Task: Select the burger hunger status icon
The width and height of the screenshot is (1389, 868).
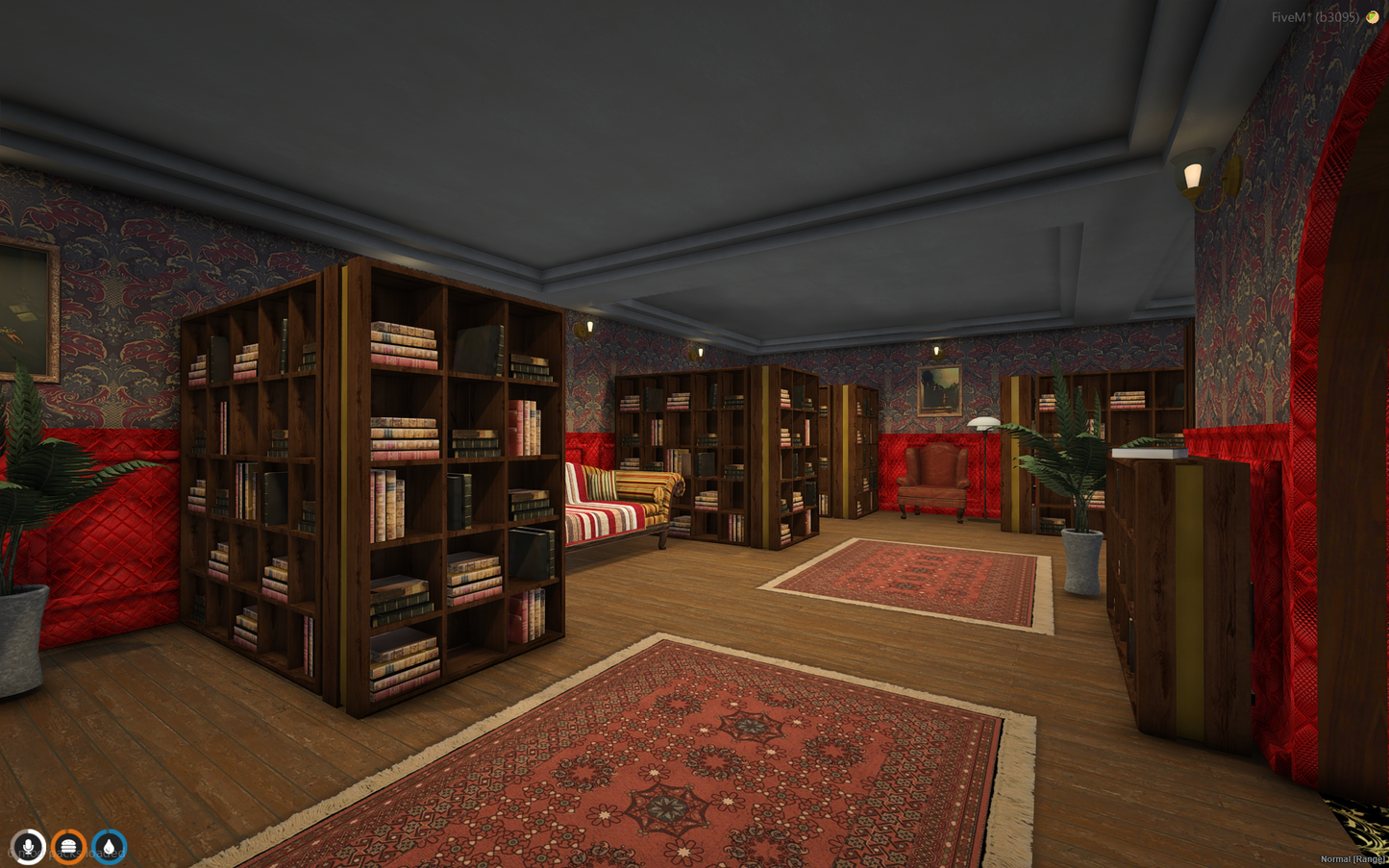Action: 68,847
